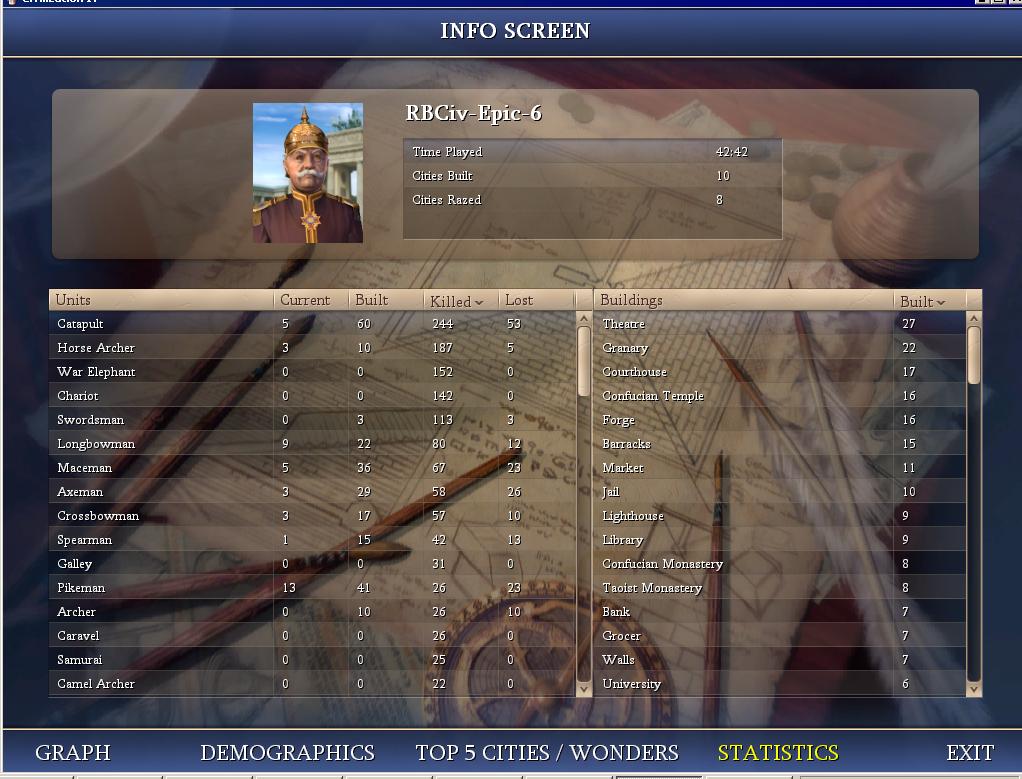
Task: Click the buildings list scroll up arrow
Action: tap(974, 319)
